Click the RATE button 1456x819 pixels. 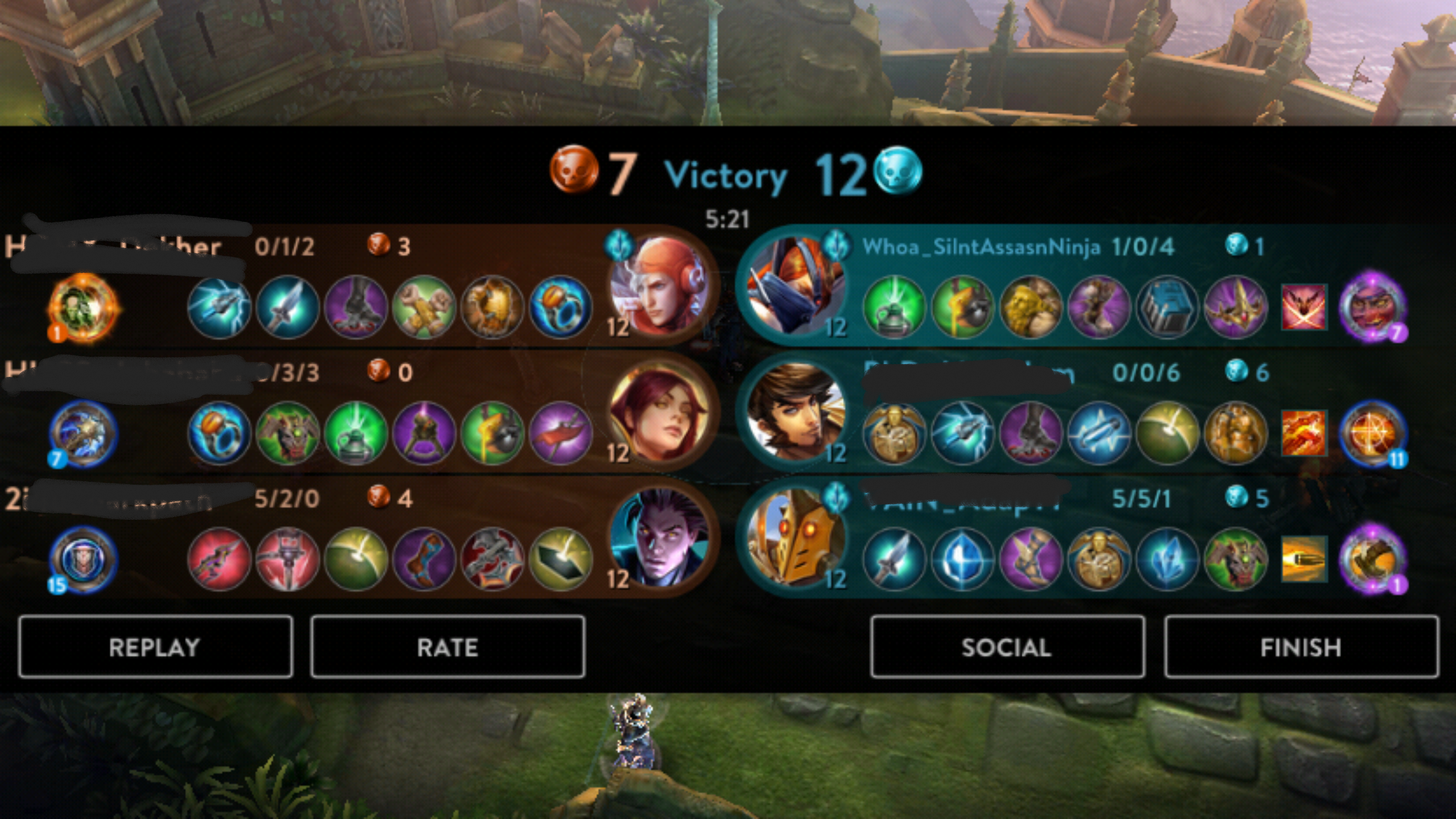click(448, 647)
